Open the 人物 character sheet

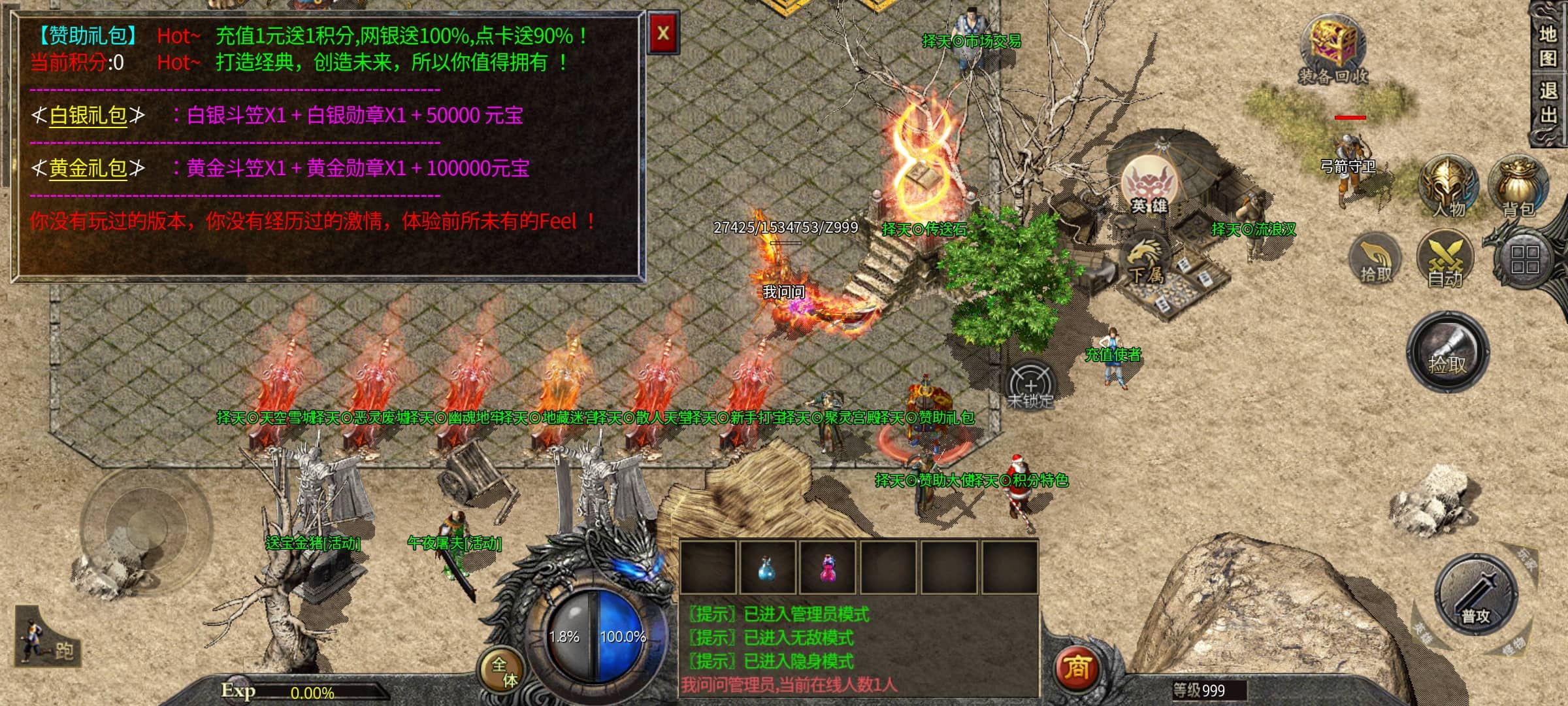pyautogui.click(x=1448, y=186)
